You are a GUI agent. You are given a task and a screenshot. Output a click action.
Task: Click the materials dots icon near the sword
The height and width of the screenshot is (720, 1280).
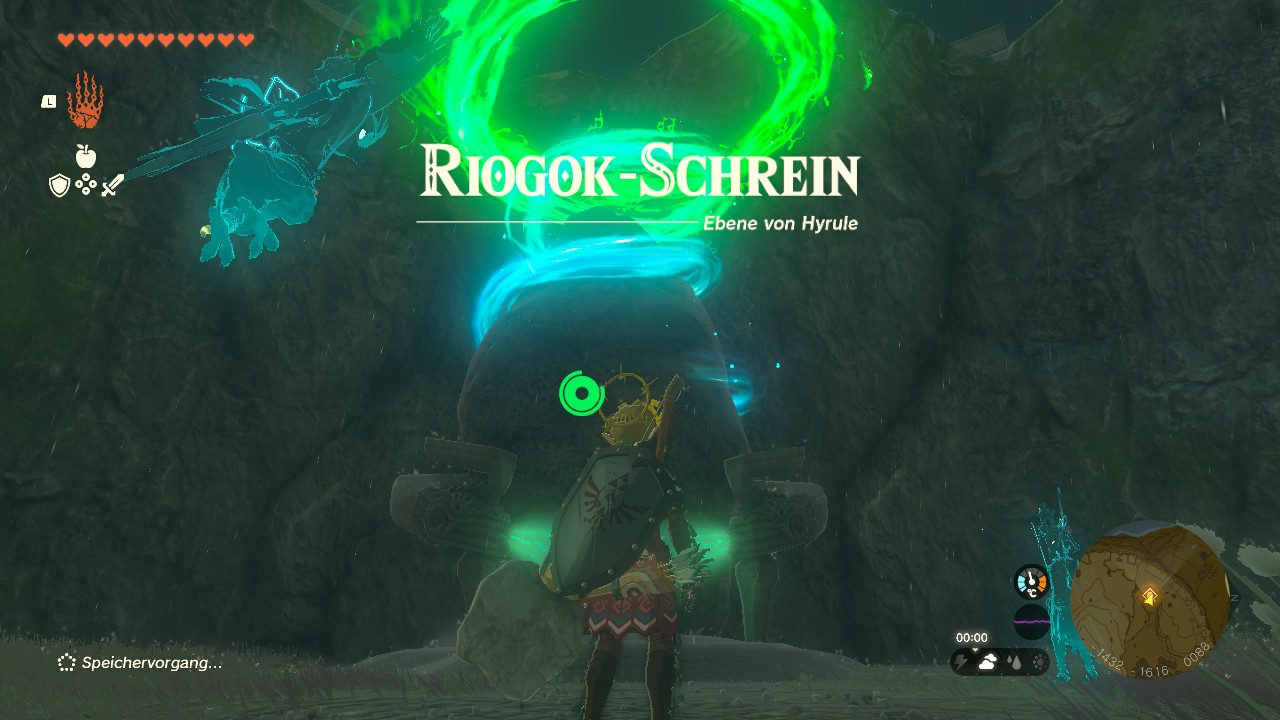point(85,184)
